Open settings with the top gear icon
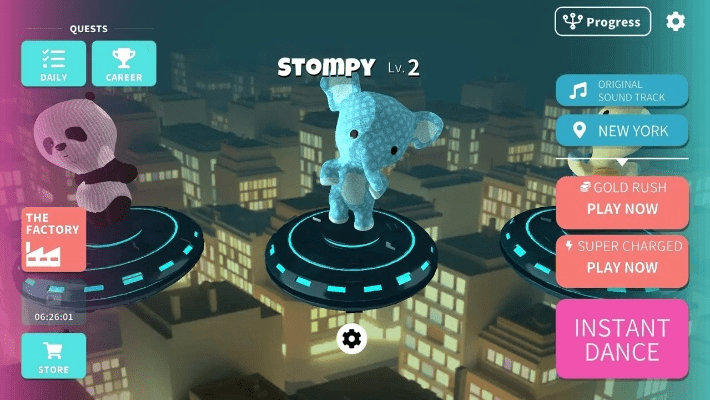Image resolution: width=710 pixels, height=400 pixels. point(676,21)
